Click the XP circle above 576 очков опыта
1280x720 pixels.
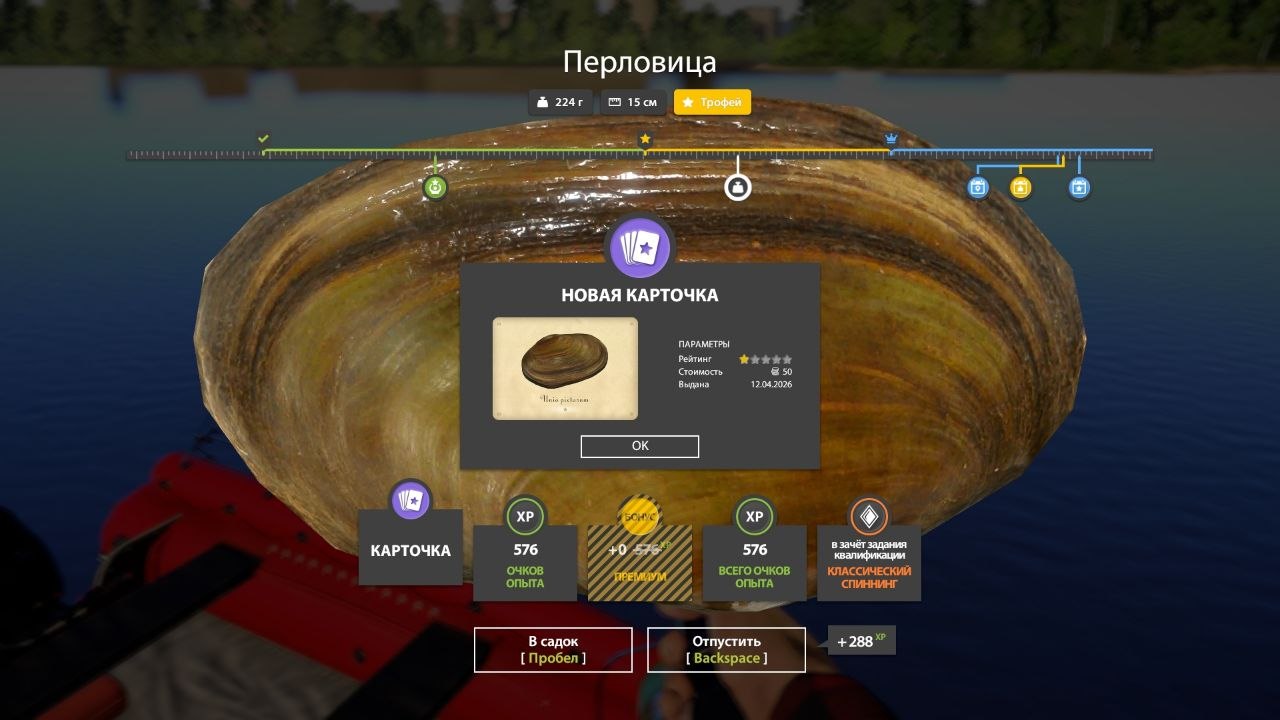524,517
